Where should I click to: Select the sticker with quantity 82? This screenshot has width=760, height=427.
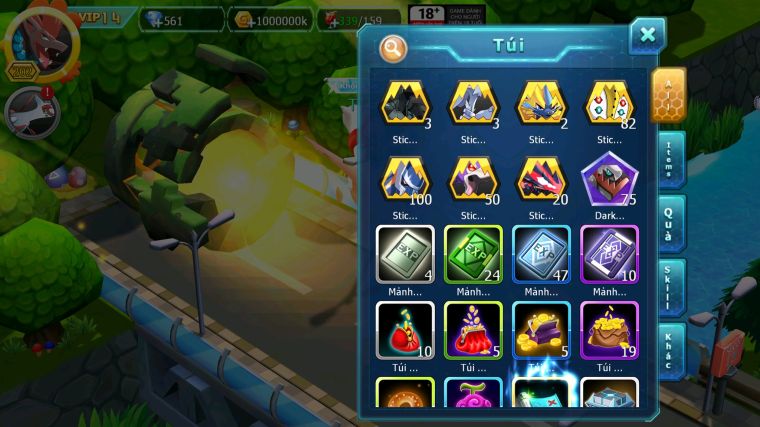(609, 102)
